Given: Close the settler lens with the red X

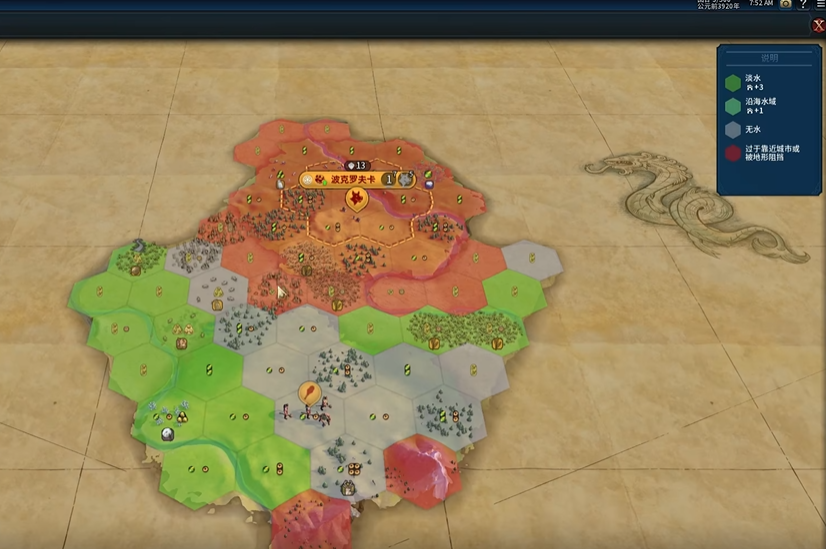Looking at the screenshot, I should pos(819,26).
